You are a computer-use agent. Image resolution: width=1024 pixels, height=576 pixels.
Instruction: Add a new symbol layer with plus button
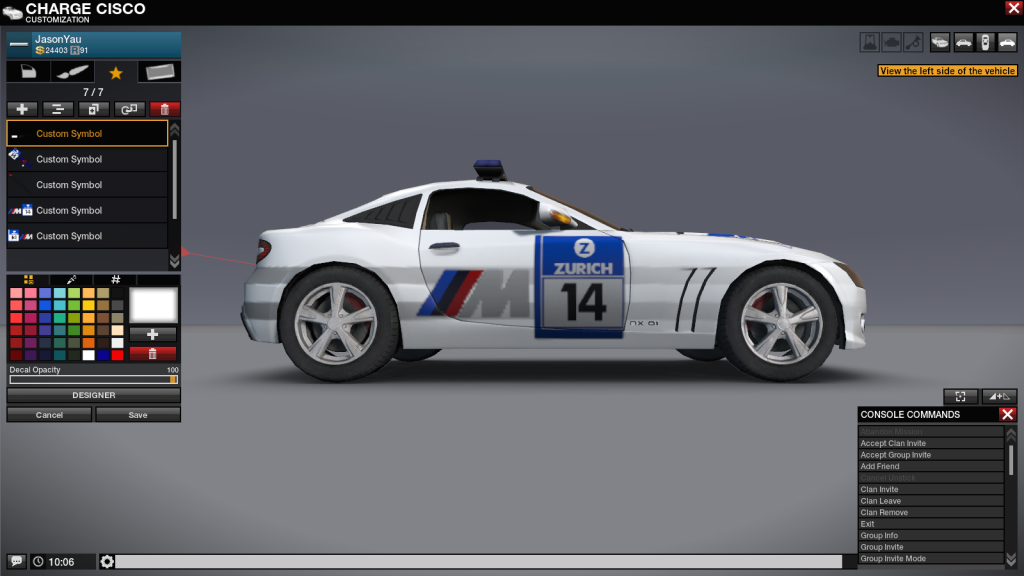tap(22, 109)
